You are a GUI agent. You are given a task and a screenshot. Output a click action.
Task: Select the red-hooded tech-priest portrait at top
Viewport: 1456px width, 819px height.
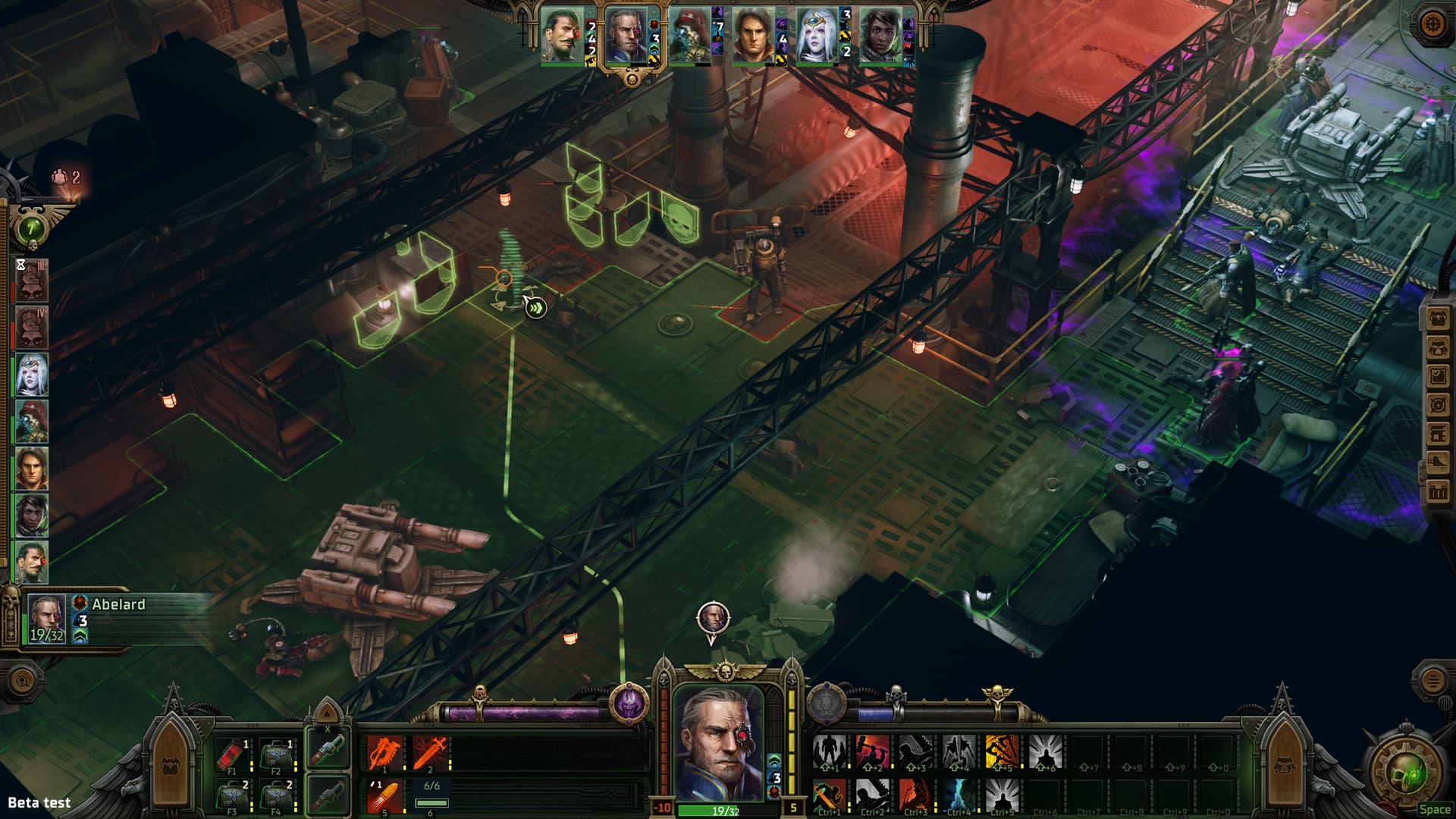click(689, 36)
